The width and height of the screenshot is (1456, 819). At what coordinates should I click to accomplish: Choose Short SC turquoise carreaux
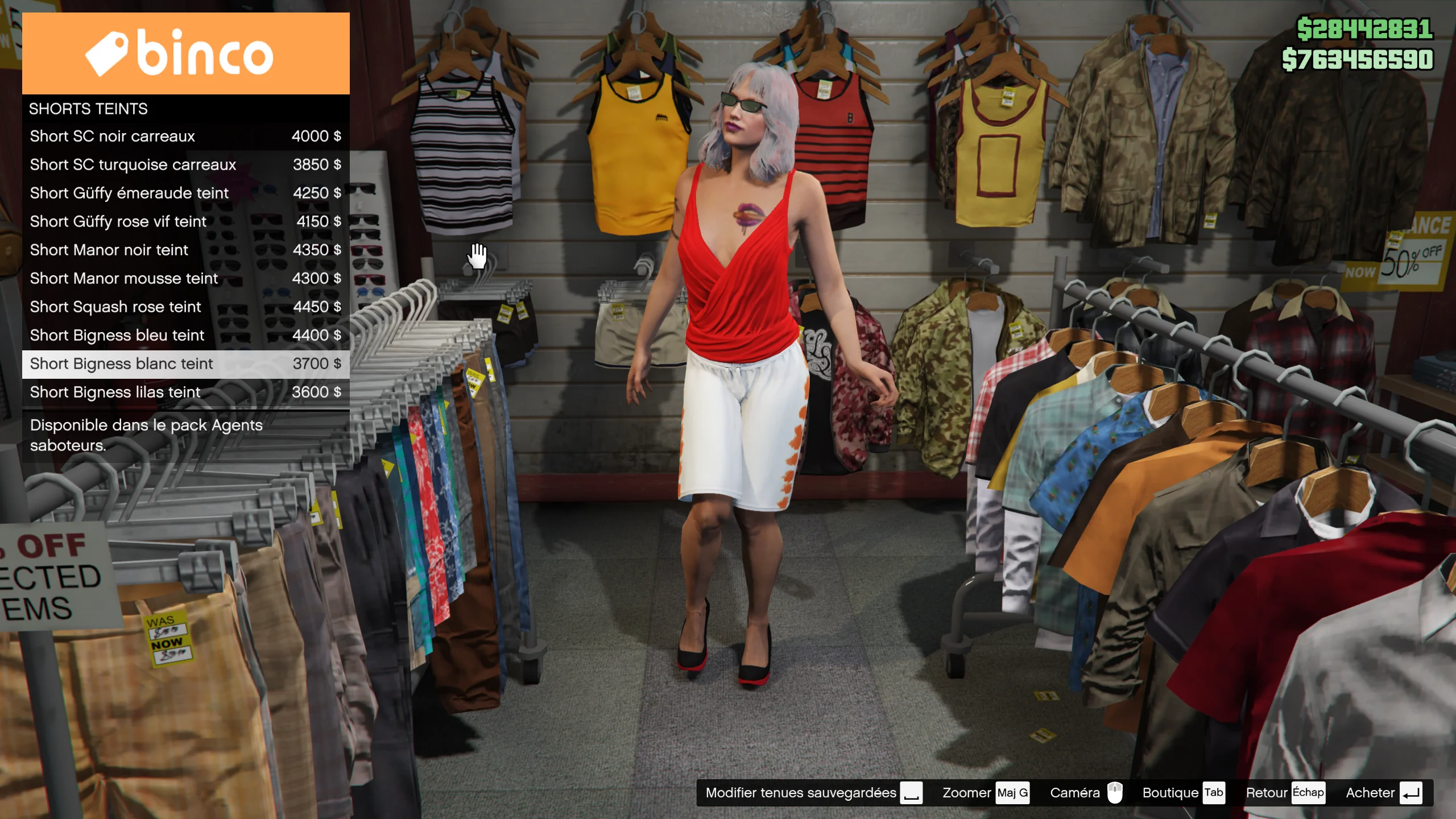[x=185, y=165]
